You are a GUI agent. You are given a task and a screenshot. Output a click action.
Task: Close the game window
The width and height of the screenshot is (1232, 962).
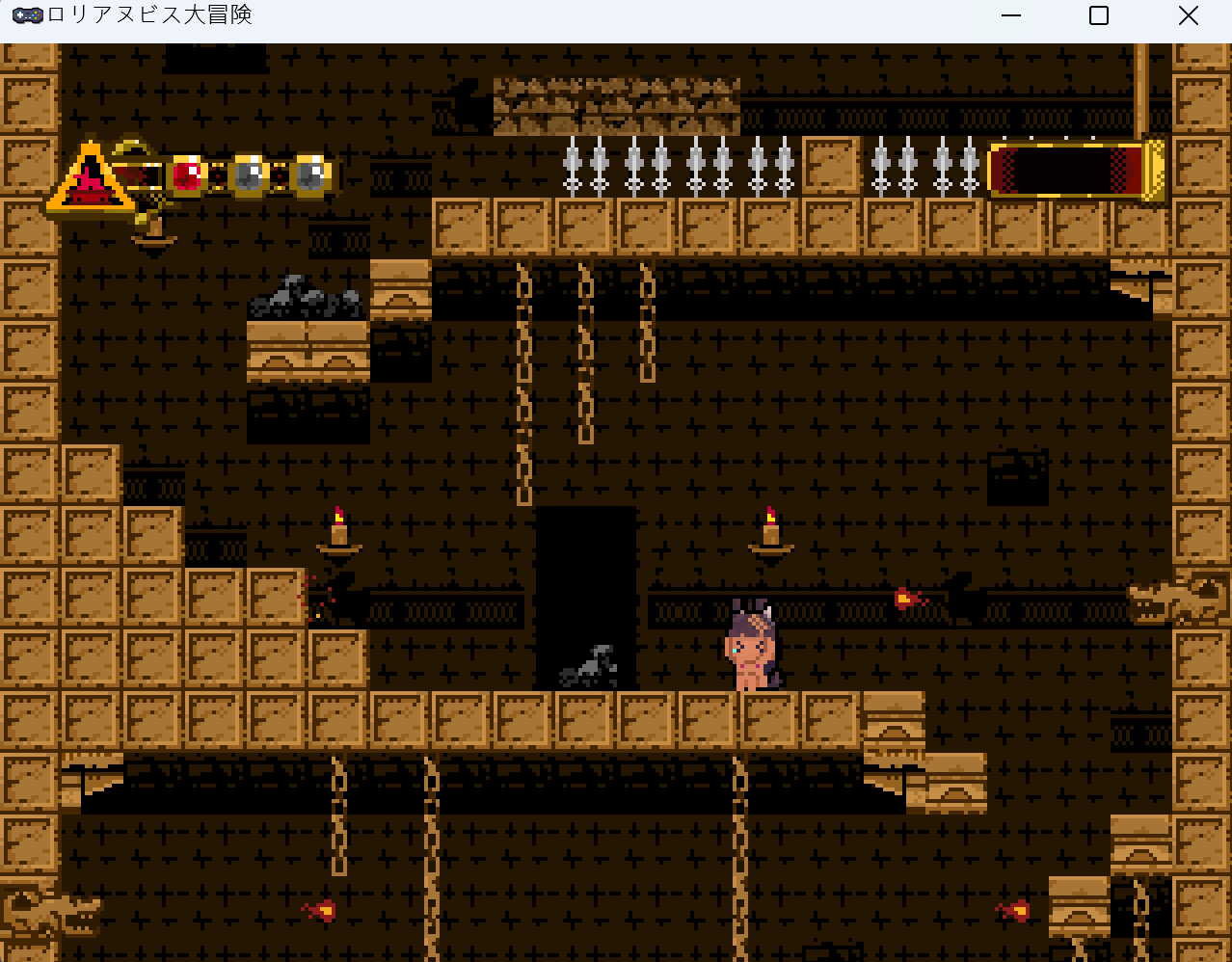(x=1188, y=15)
